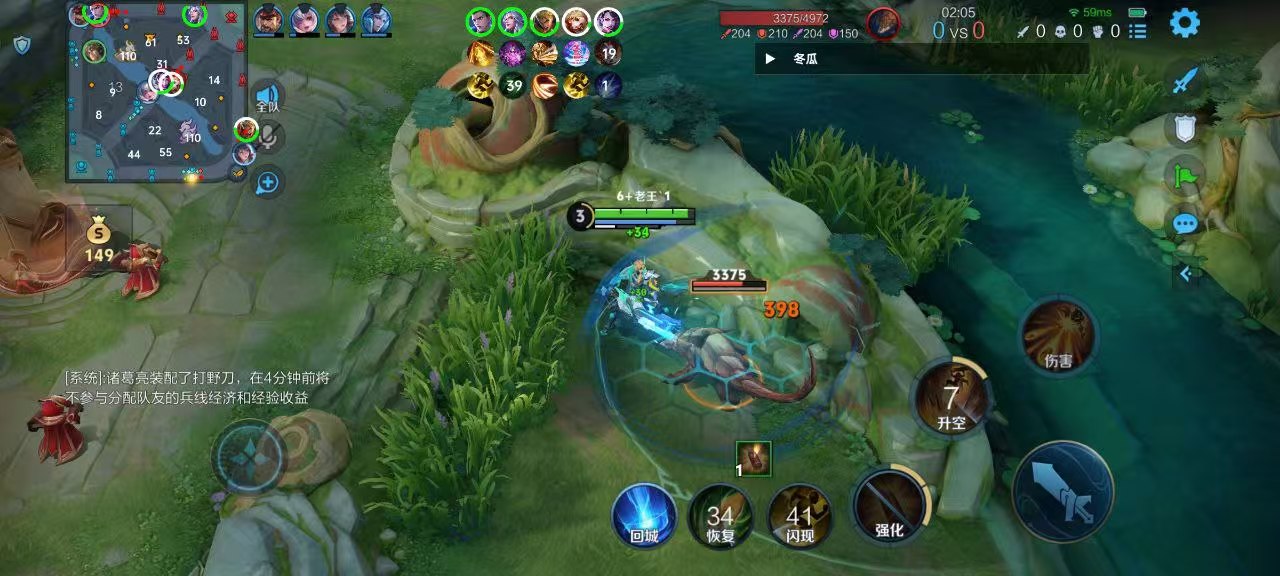Activate the 升空 skill
The image size is (1280, 576).
click(x=951, y=399)
